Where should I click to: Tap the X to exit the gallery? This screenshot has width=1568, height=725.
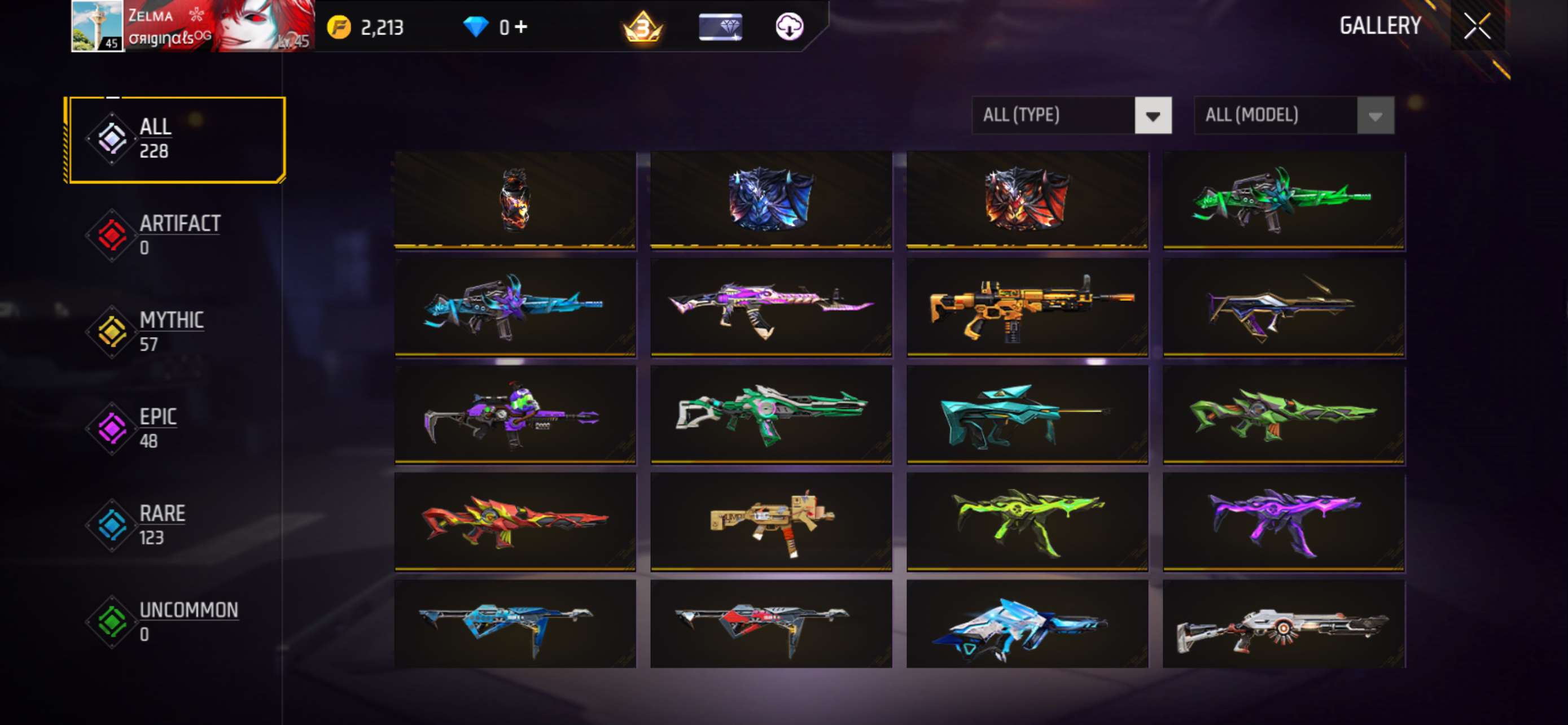point(1478,25)
